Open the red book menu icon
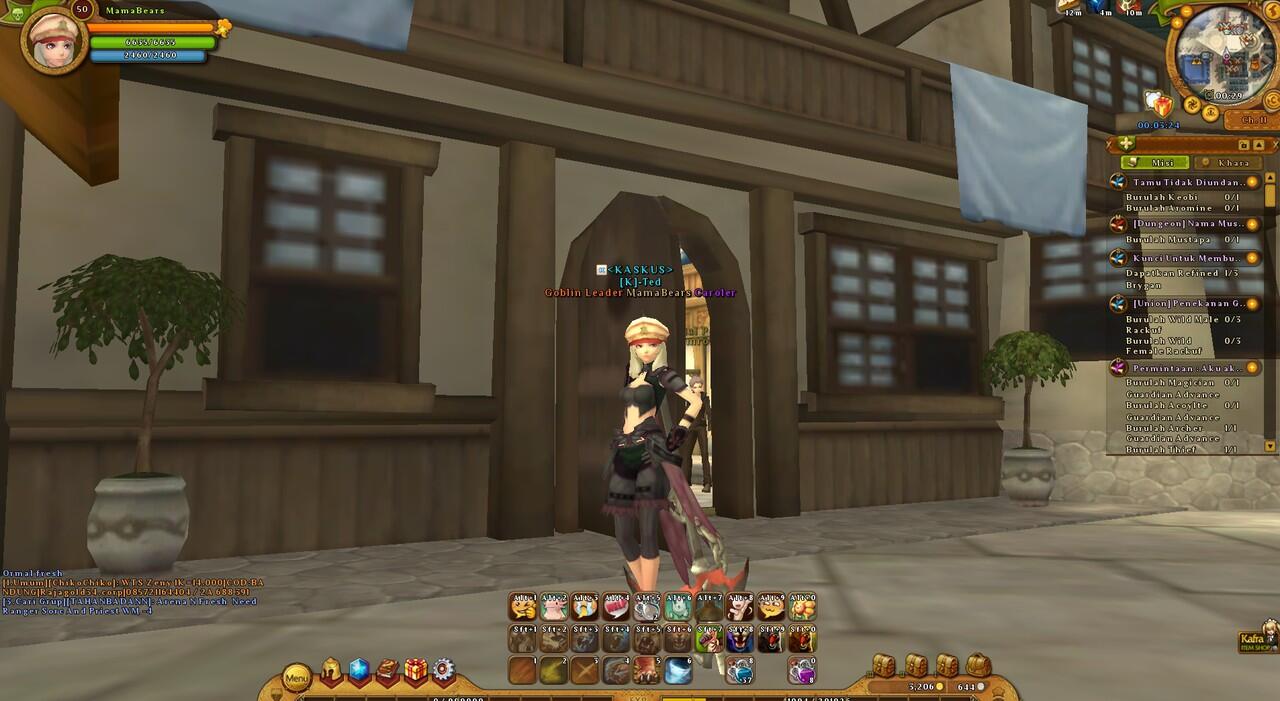The width and height of the screenshot is (1280, 701). (387, 671)
